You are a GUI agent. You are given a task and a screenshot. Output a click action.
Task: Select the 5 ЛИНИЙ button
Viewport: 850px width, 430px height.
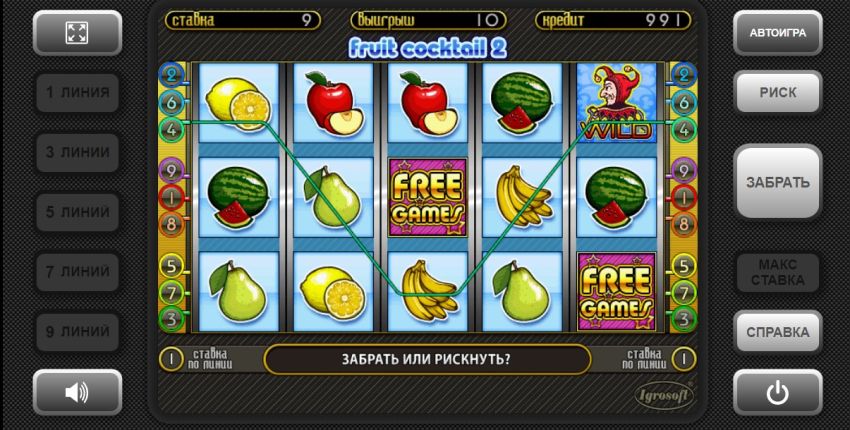pos(77,212)
